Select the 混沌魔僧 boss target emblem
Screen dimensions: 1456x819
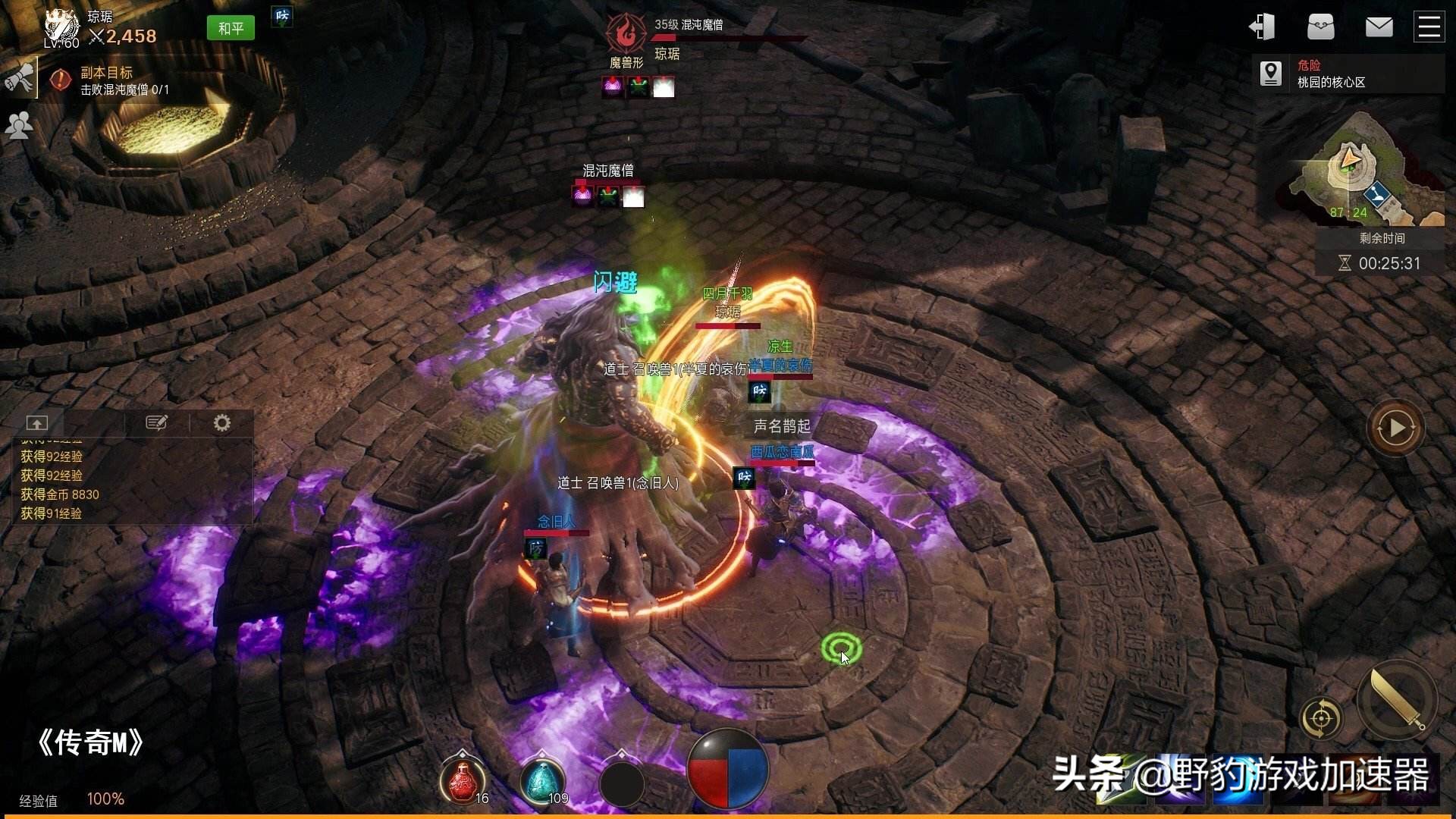(x=626, y=34)
